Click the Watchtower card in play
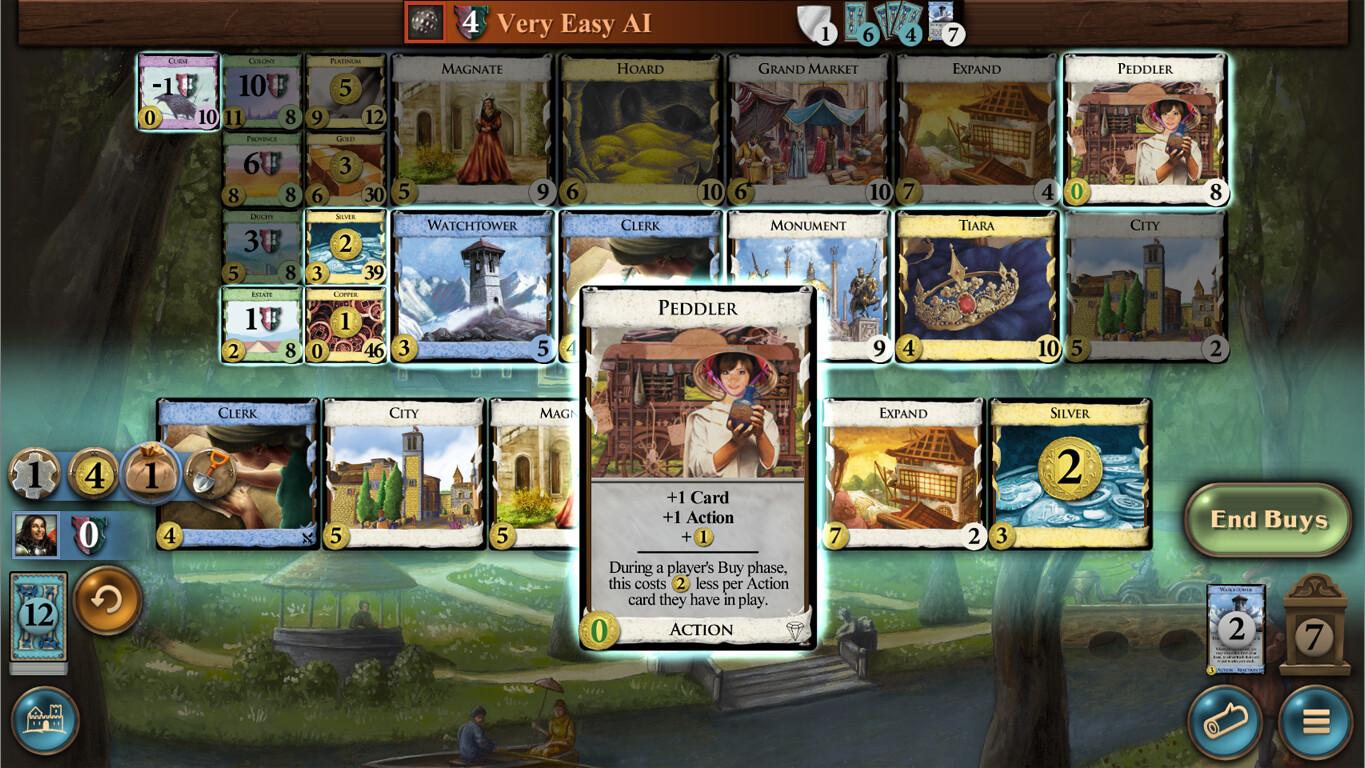Screen dimensions: 1365x768 [x=1237, y=630]
